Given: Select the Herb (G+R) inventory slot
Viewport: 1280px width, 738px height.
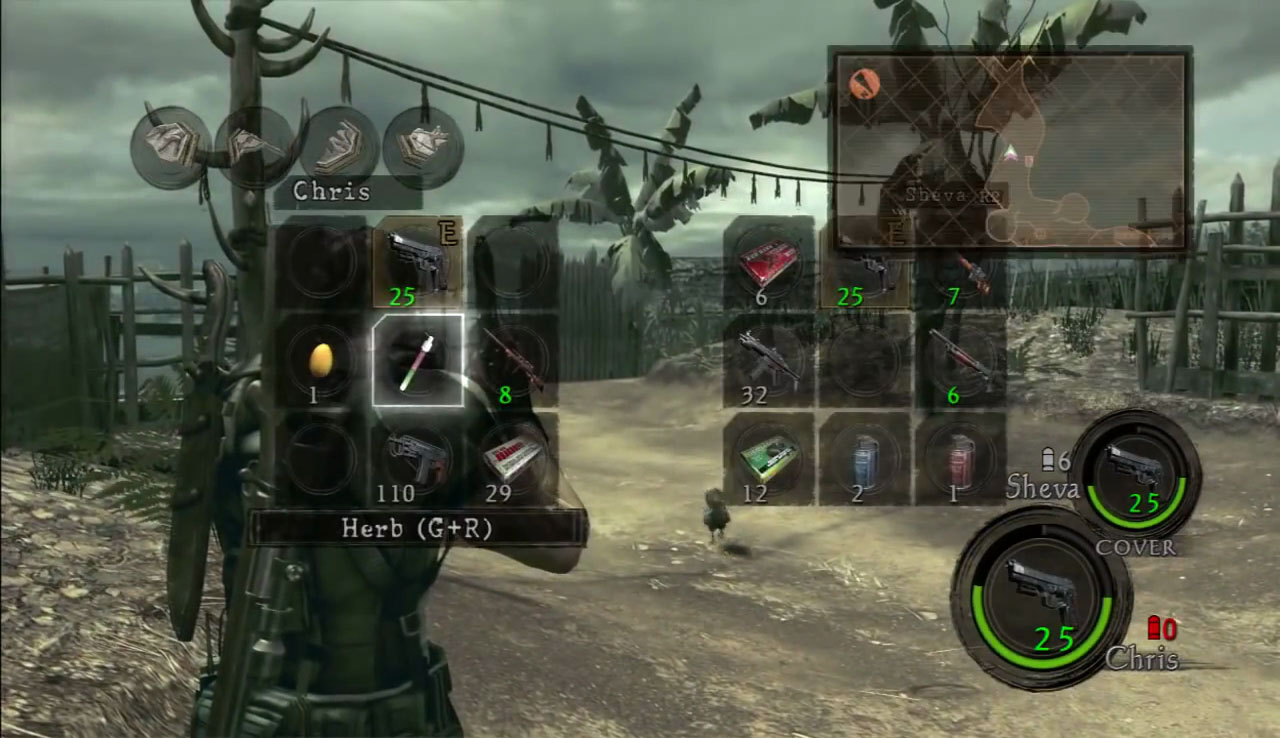Looking at the screenshot, I should [417, 360].
